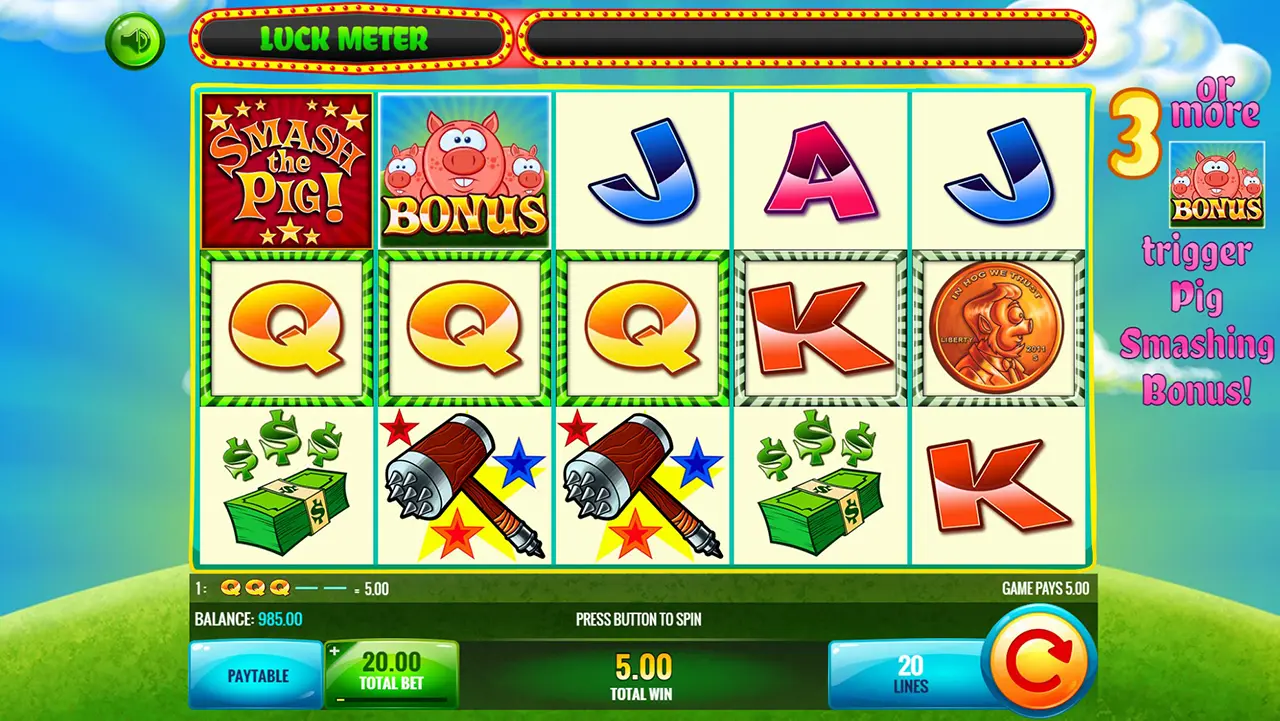Open the Paytable
Viewport: 1280px width, 721px height.
(x=257, y=676)
